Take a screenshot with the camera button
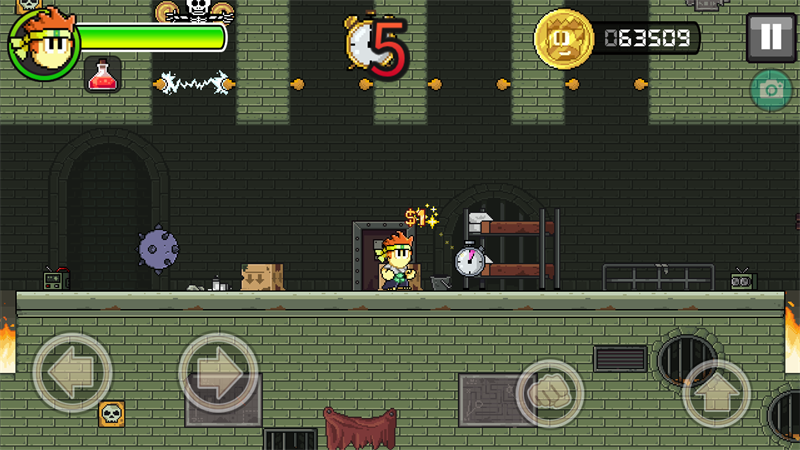Screen dimensions: 800x450 (771, 90)
